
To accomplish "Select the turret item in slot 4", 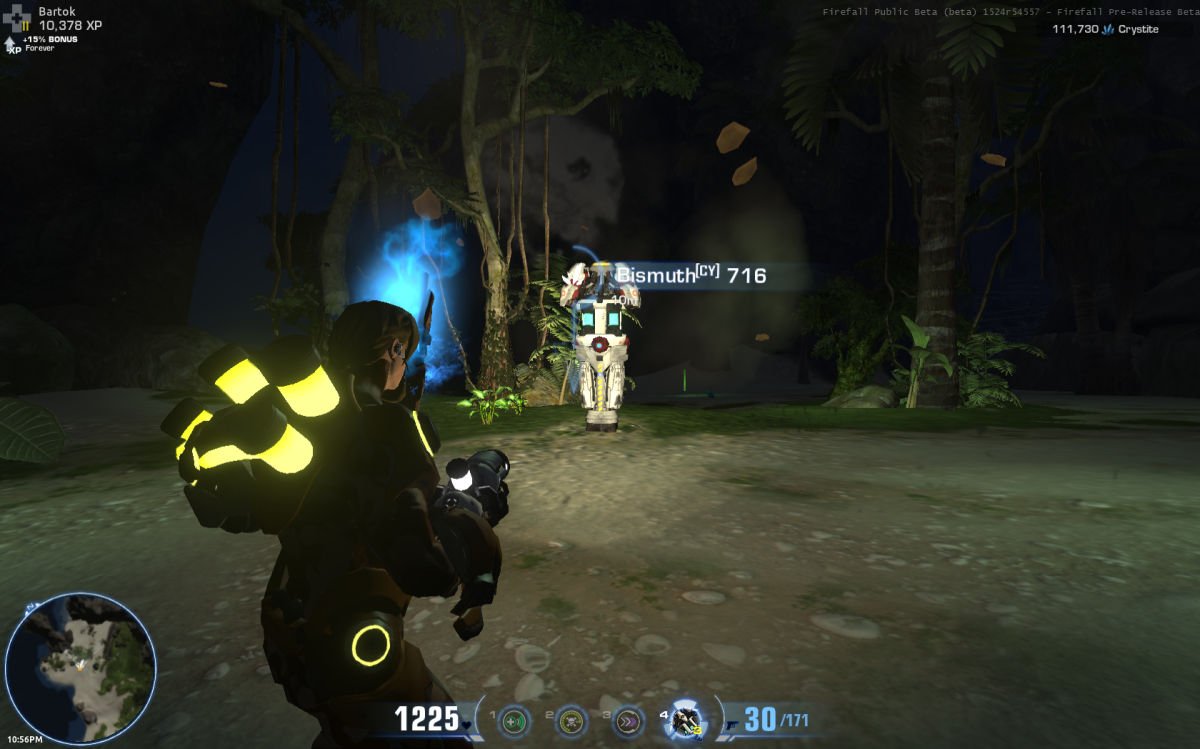I will [687, 720].
